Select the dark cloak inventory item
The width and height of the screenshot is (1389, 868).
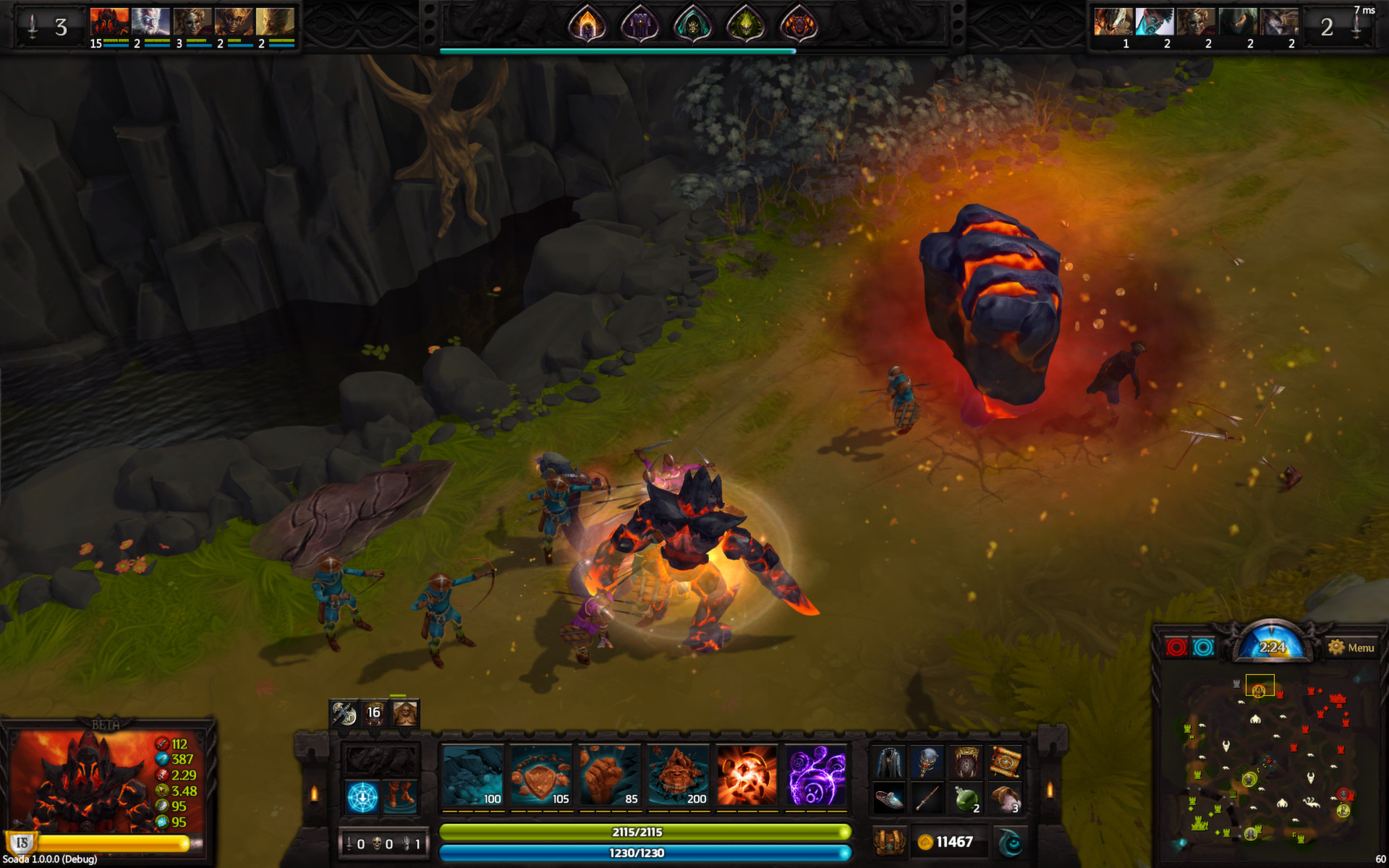(x=889, y=762)
